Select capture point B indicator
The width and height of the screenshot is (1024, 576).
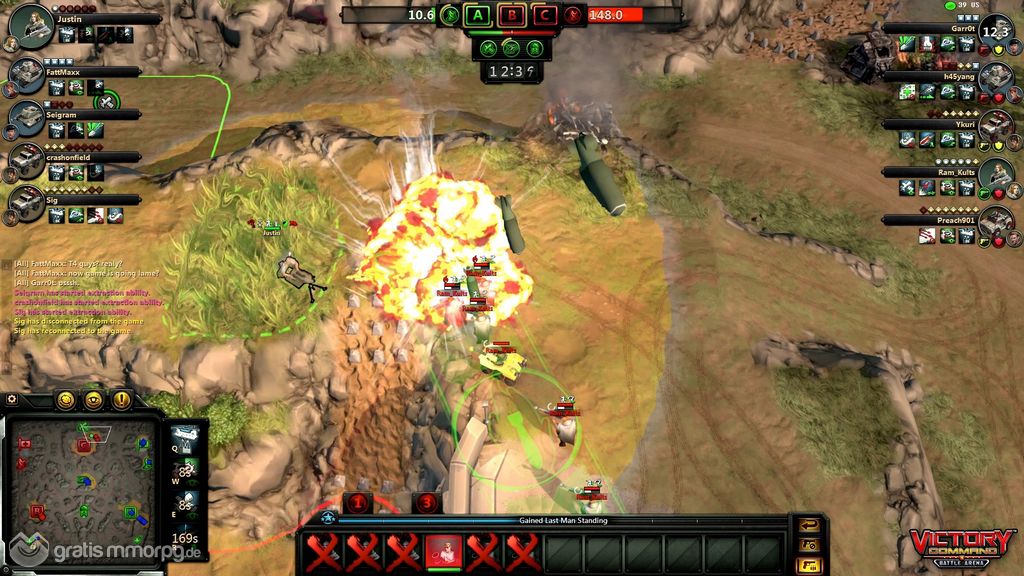coord(512,15)
